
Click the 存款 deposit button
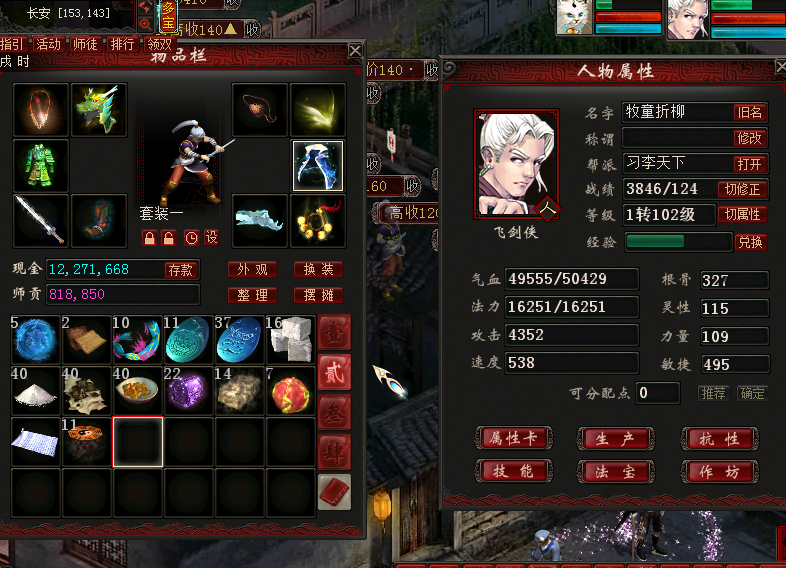tap(181, 269)
